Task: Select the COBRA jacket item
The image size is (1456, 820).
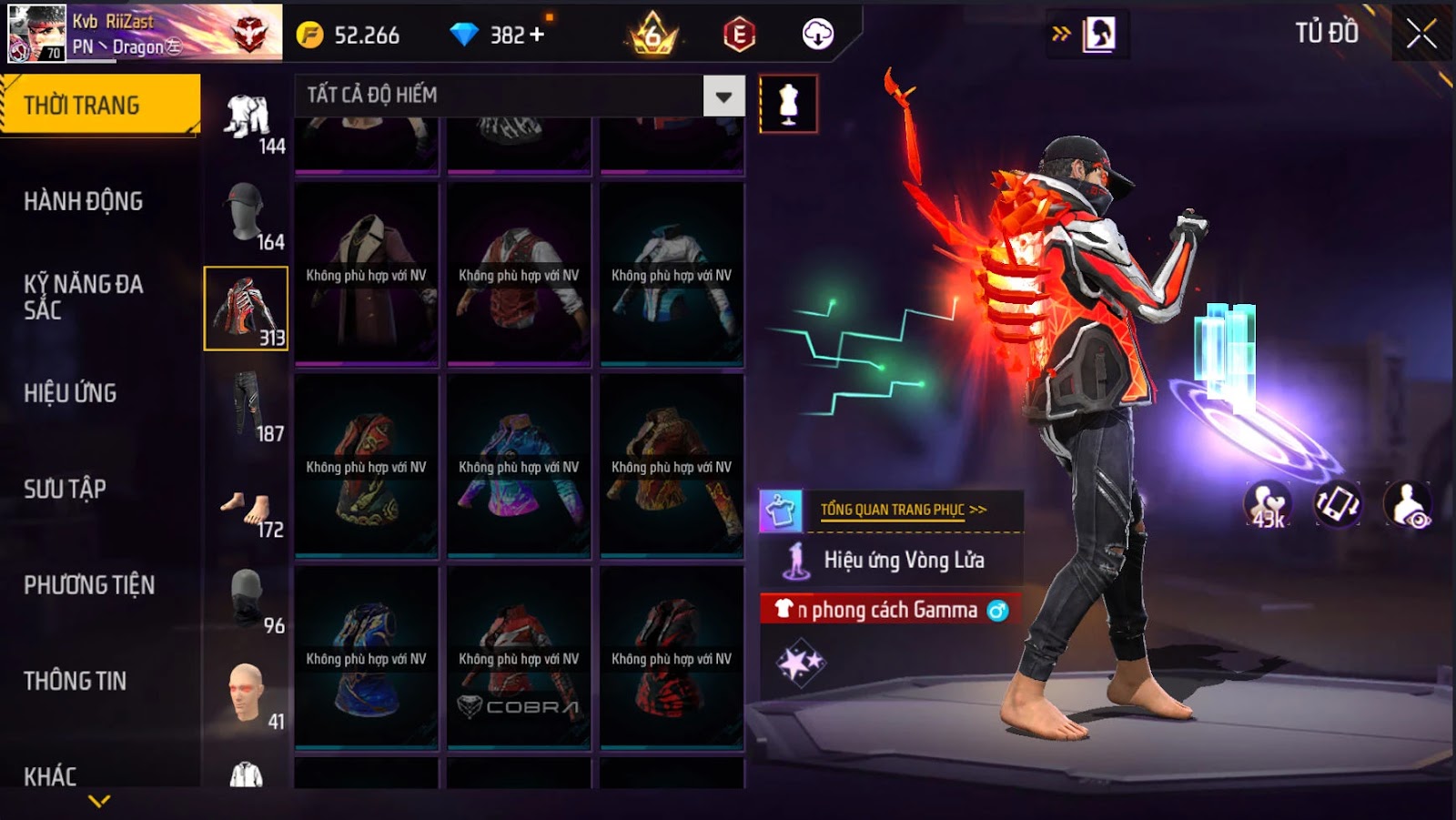Action: 519,657
